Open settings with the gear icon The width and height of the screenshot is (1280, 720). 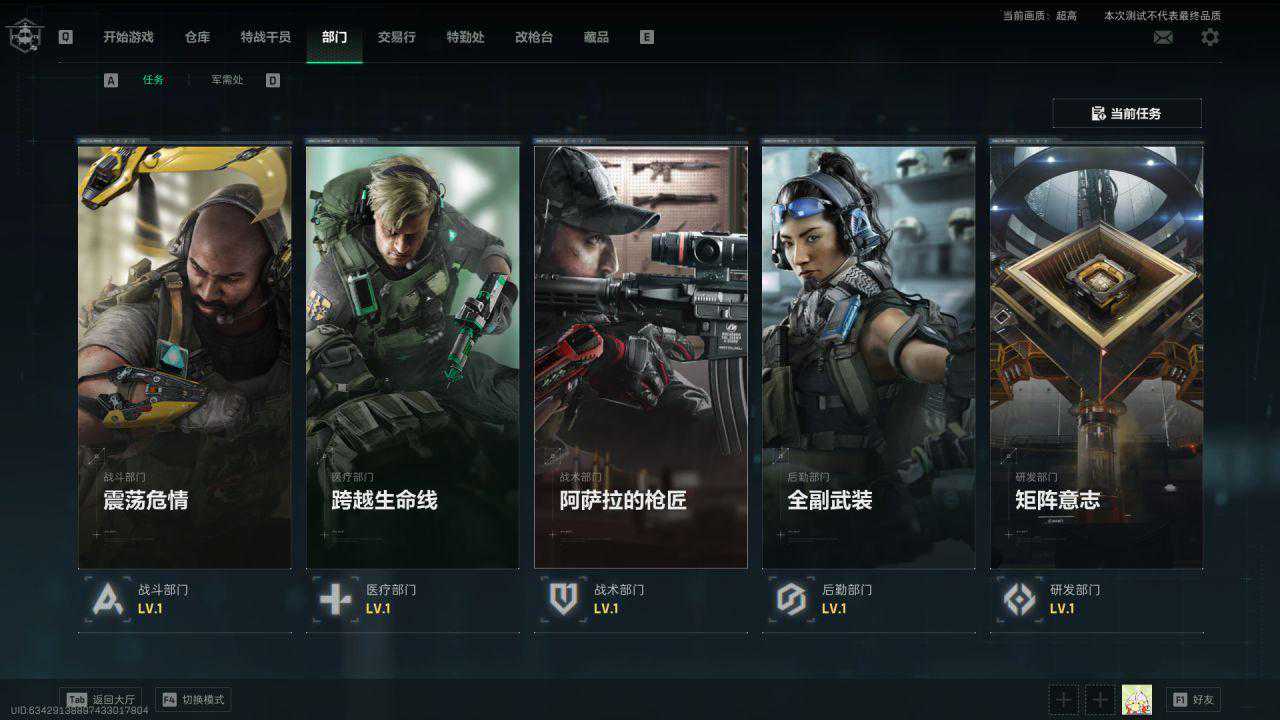(x=1210, y=37)
